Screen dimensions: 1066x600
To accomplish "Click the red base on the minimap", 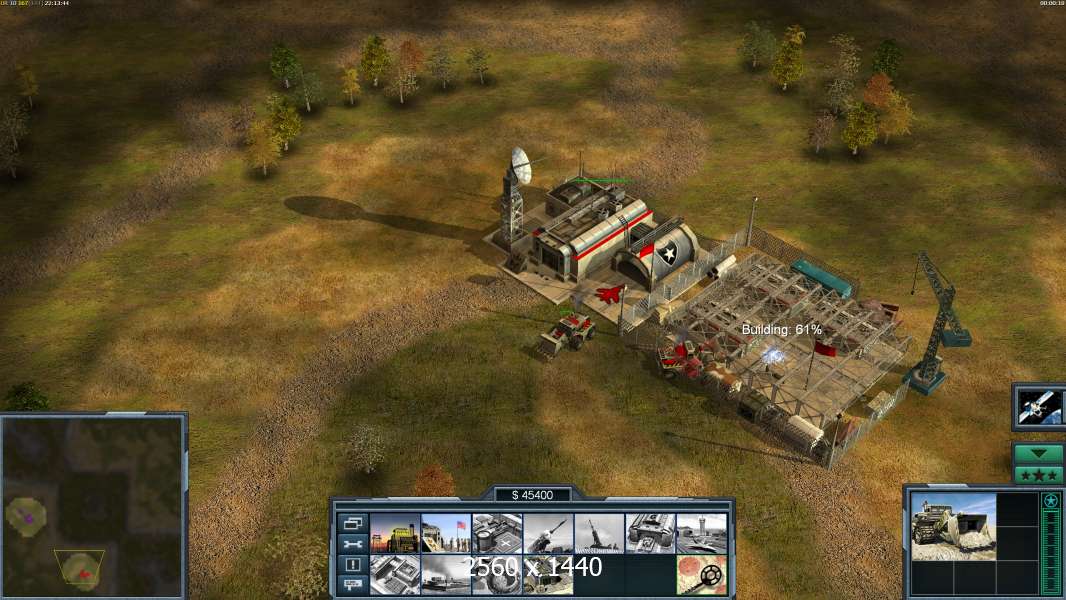I will click(x=86, y=573).
